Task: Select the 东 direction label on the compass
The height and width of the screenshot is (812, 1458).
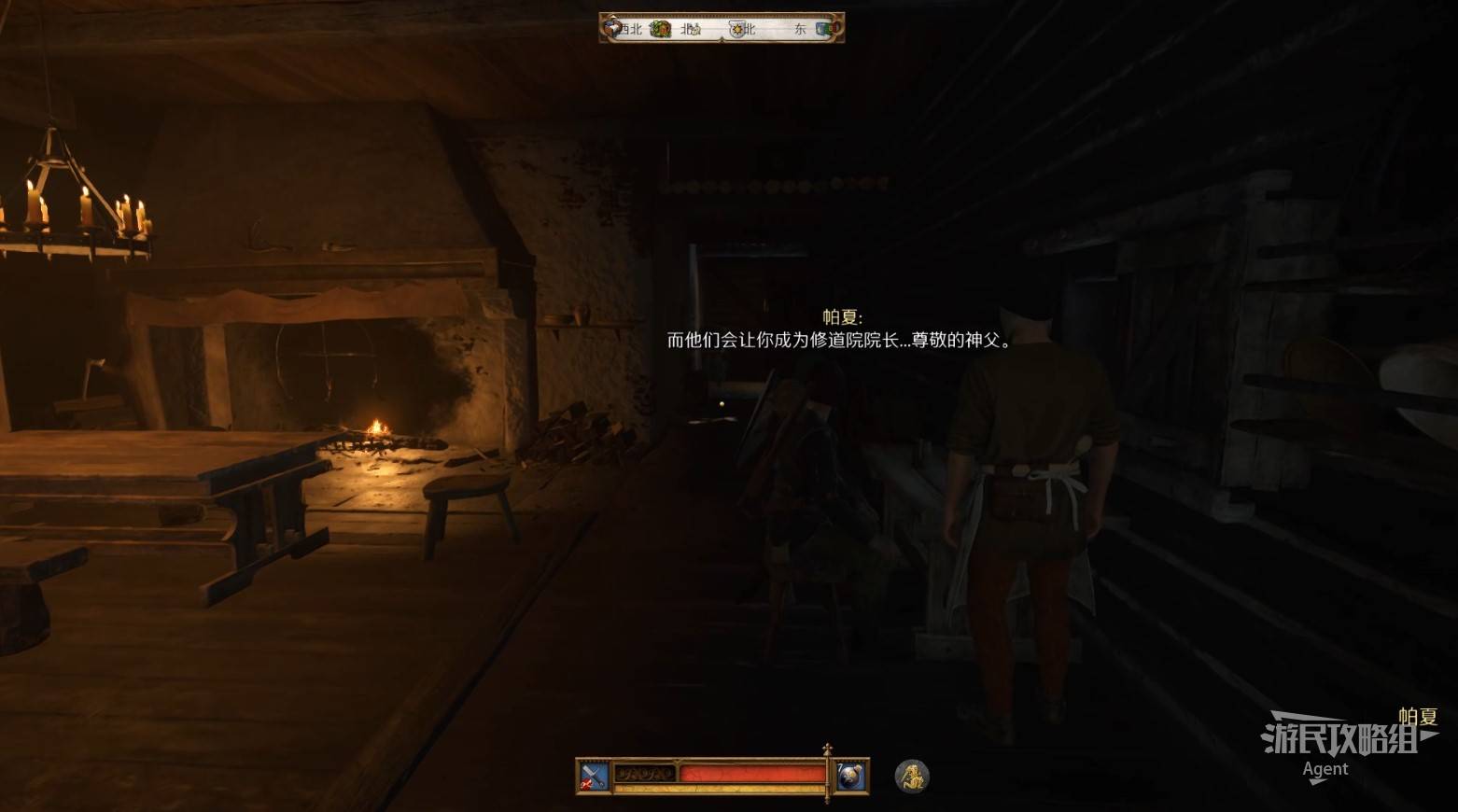Action: 799,29
